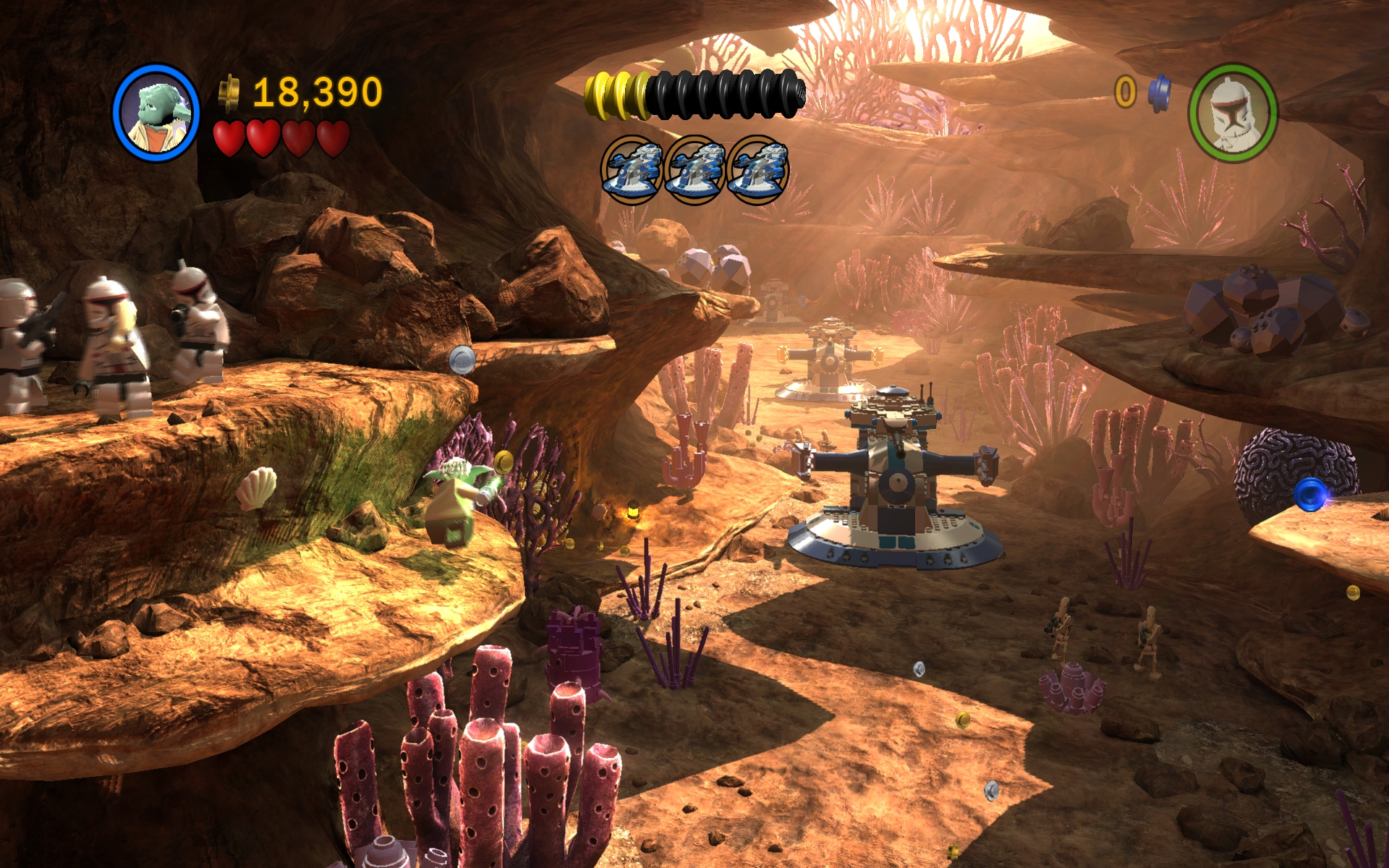Click the blue-ringed green alien character portrait
The height and width of the screenshot is (868, 1389).
pos(156,113)
